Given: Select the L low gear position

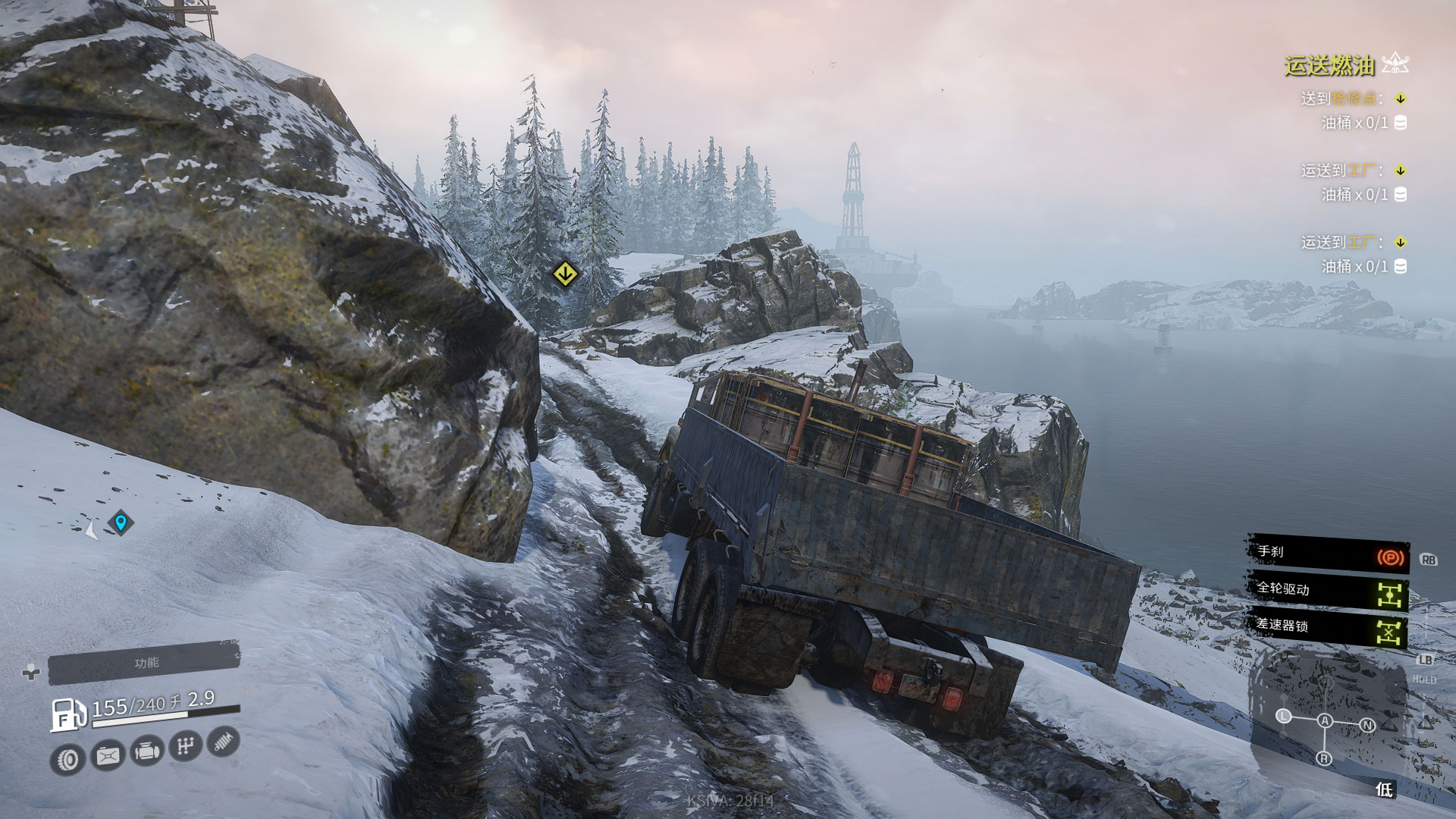Looking at the screenshot, I should (1283, 716).
